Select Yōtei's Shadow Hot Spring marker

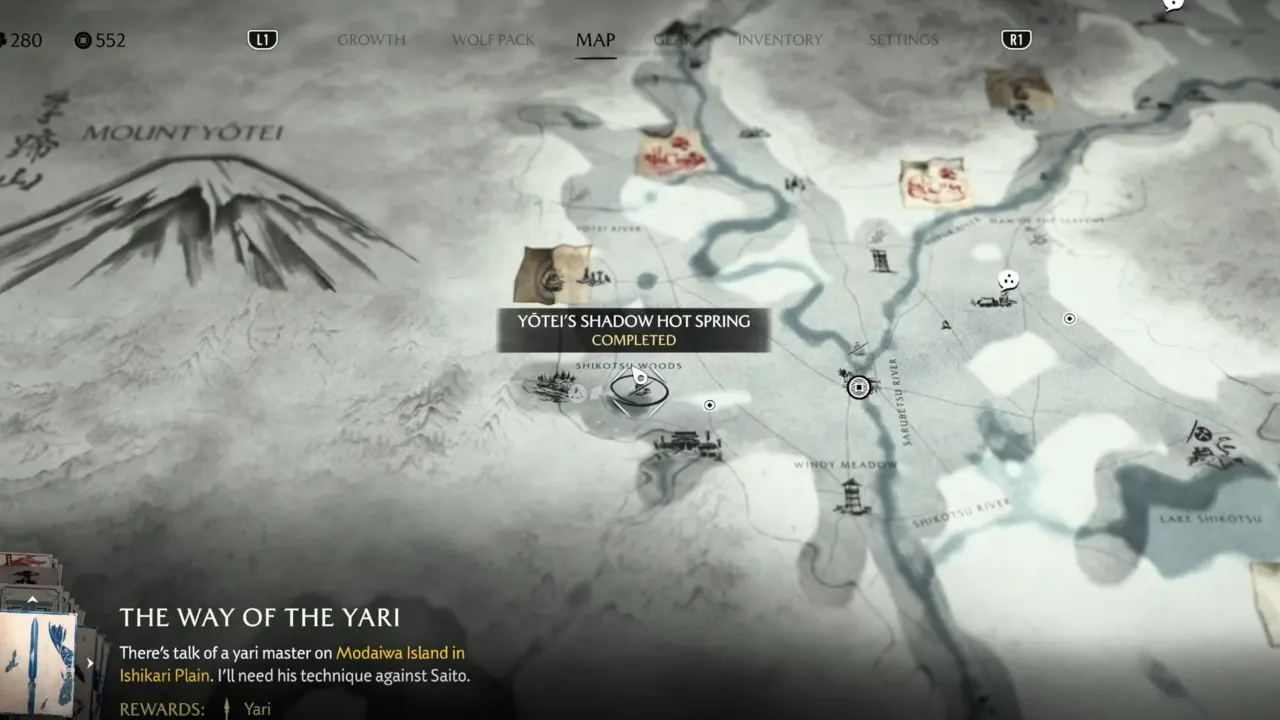pos(637,391)
